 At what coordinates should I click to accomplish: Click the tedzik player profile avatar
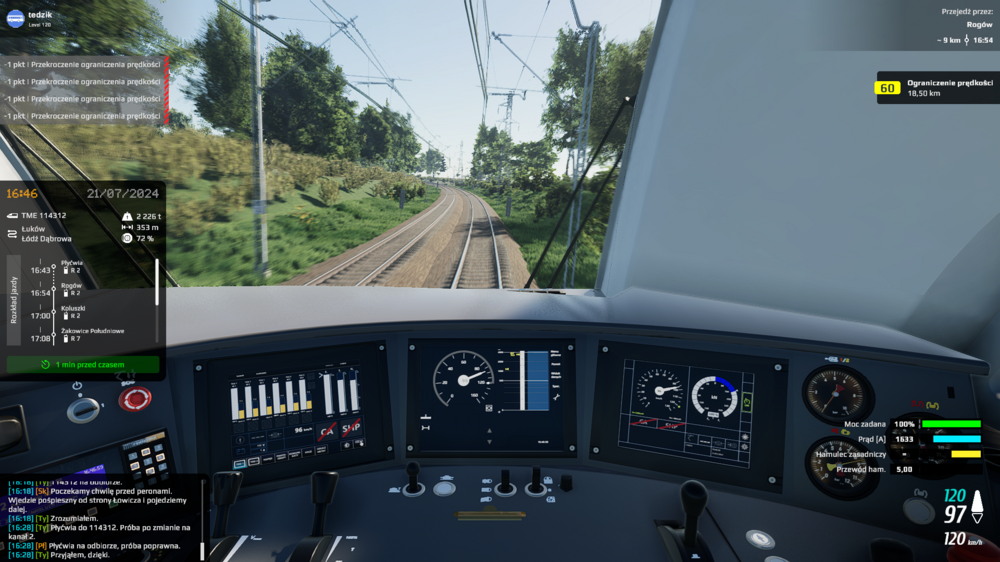click(15, 18)
